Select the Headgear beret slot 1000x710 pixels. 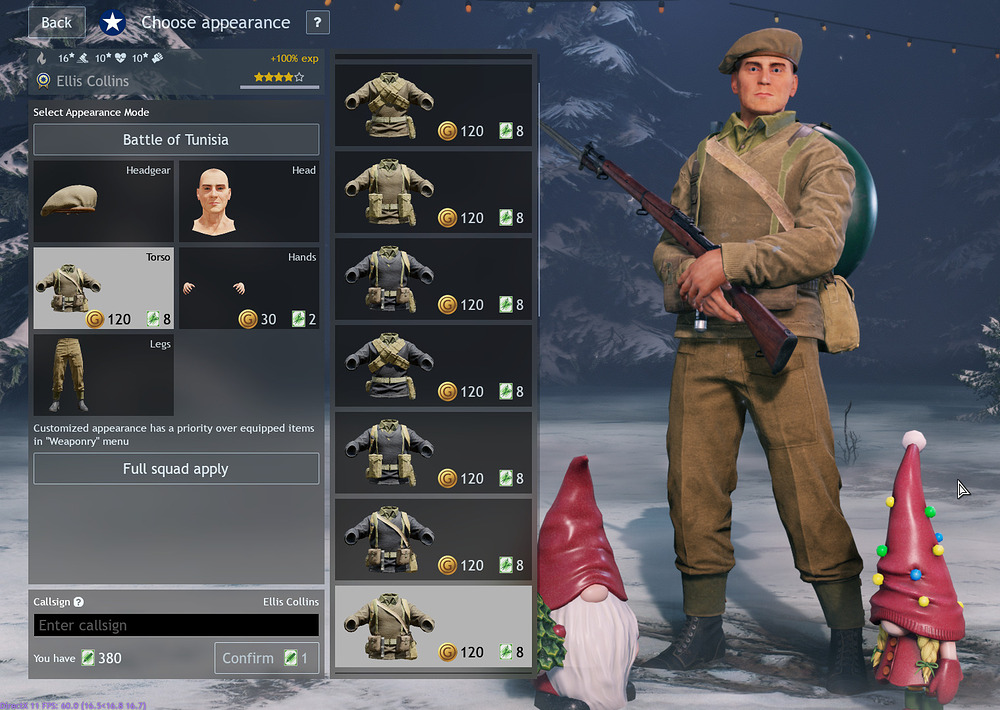(103, 201)
